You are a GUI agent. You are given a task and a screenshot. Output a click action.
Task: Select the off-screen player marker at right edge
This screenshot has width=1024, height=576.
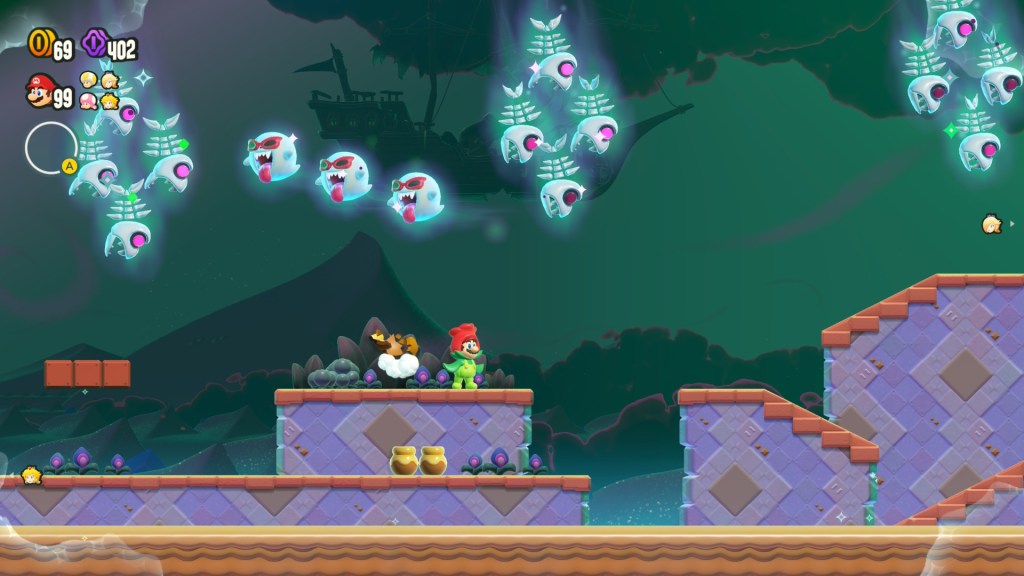992,224
